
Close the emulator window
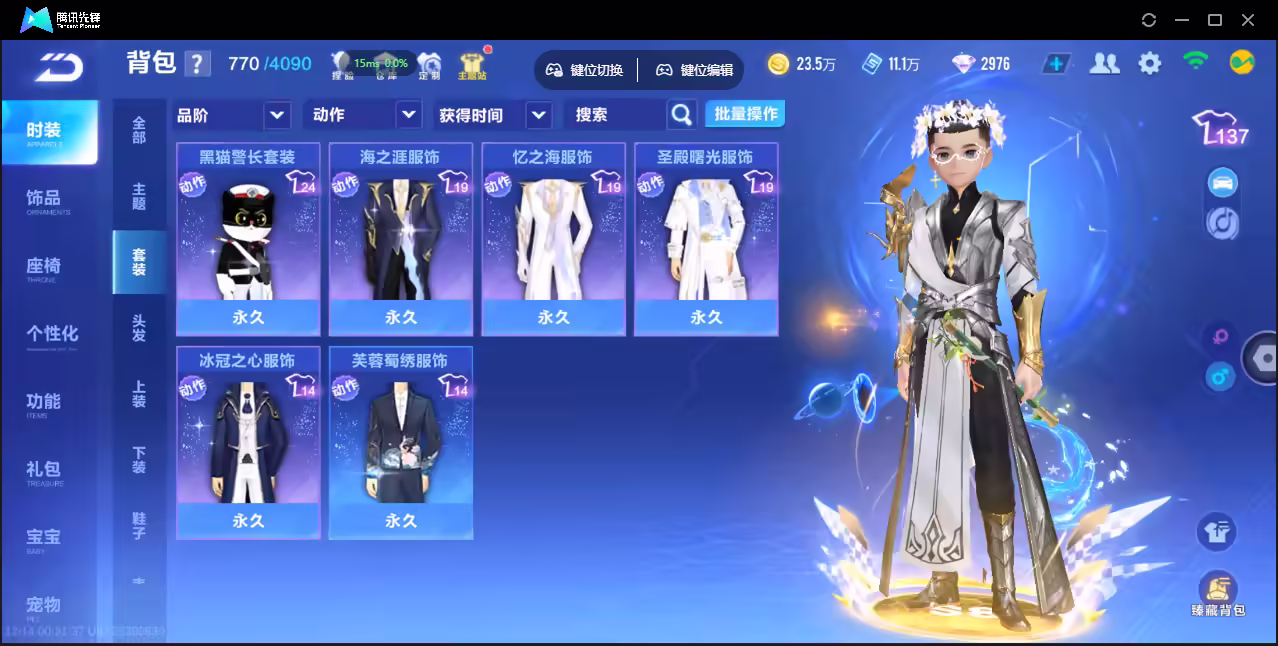(1248, 20)
